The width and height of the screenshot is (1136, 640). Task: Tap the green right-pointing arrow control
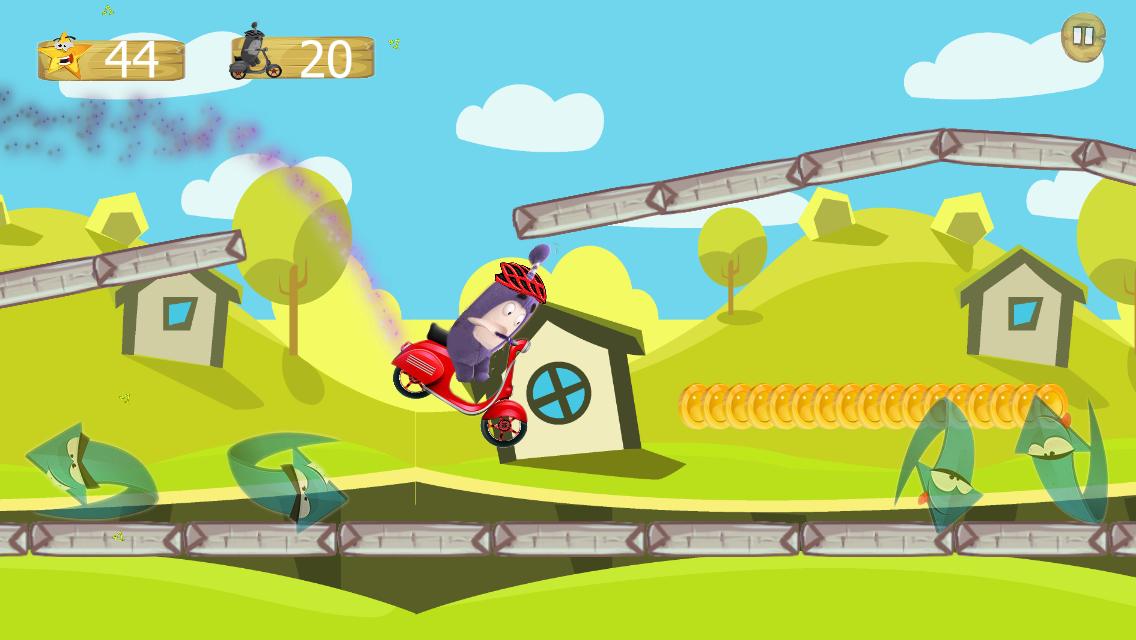click(x=288, y=476)
